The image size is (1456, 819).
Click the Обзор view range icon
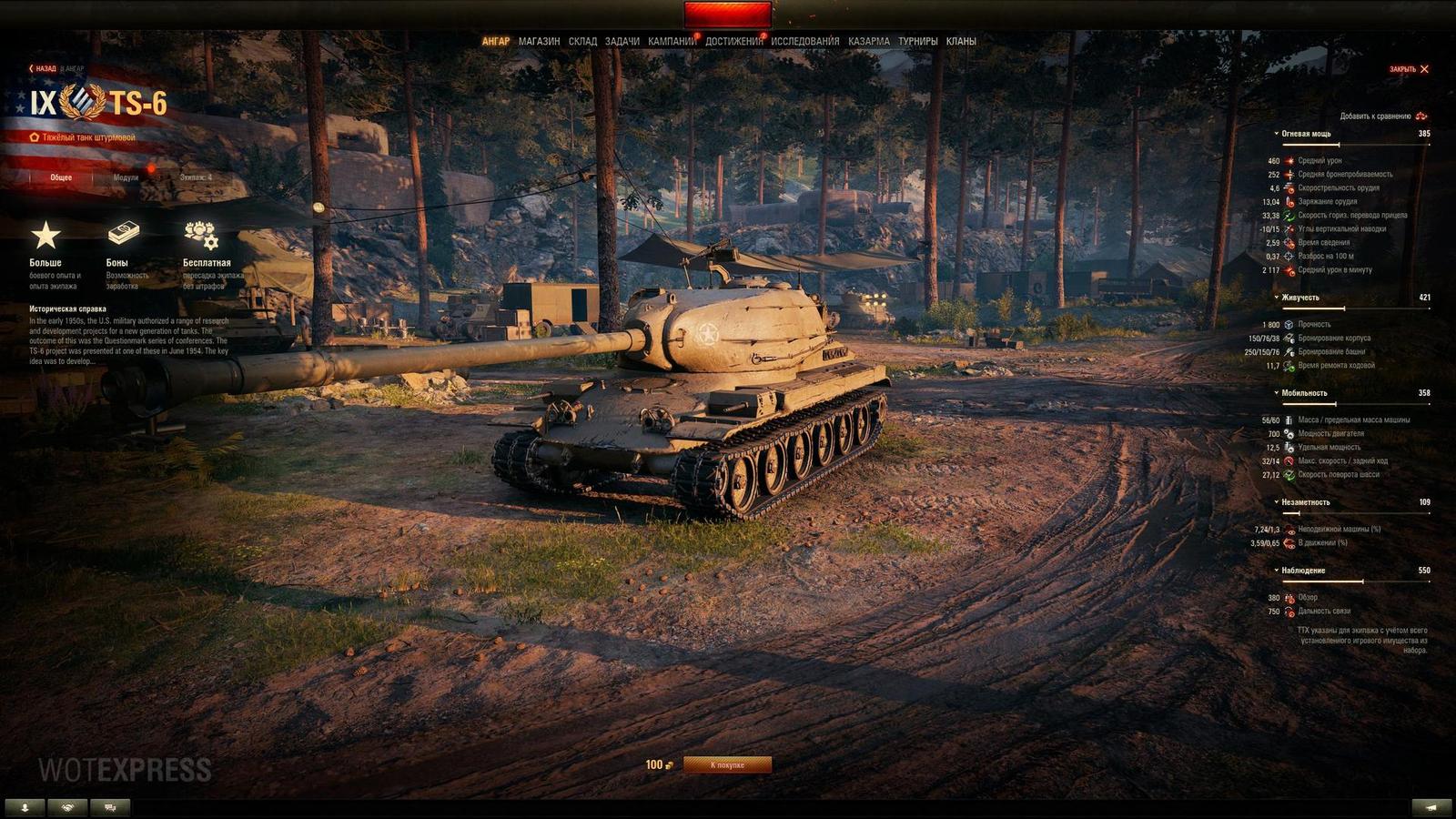tap(1289, 596)
